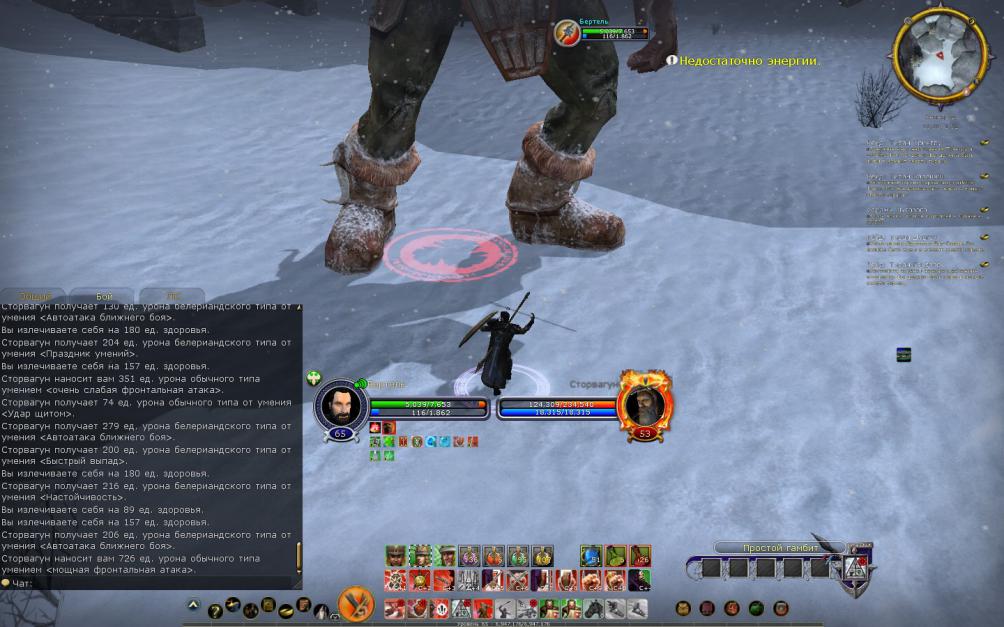Click the question mark help icon
This screenshot has height=627, width=1004.
coord(214,609)
